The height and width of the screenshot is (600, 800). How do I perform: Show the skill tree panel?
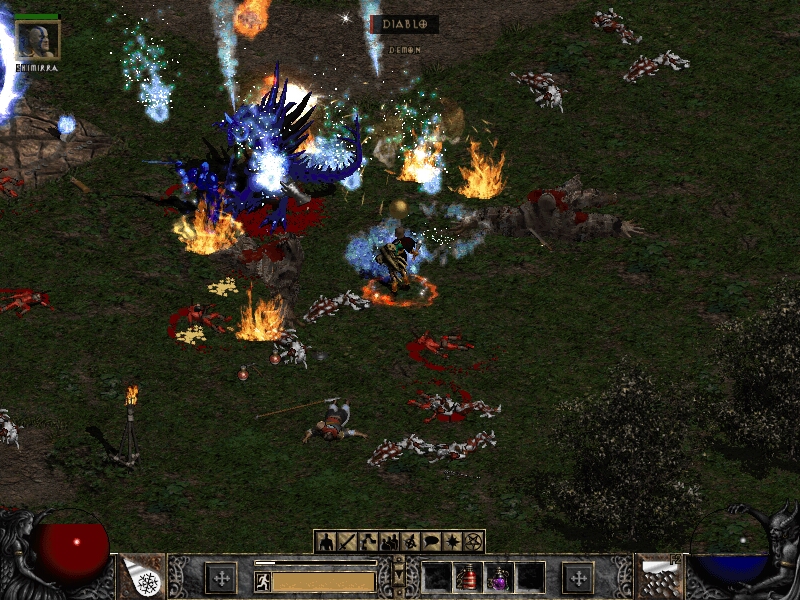click(x=367, y=542)
